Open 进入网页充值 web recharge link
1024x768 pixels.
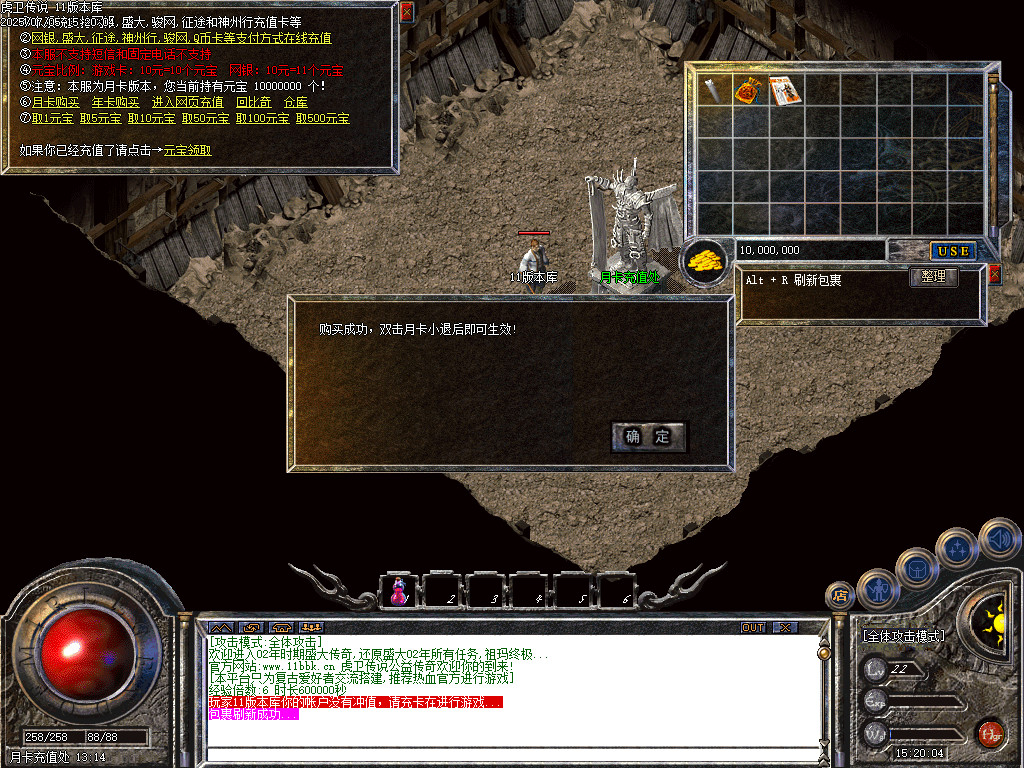187,102
